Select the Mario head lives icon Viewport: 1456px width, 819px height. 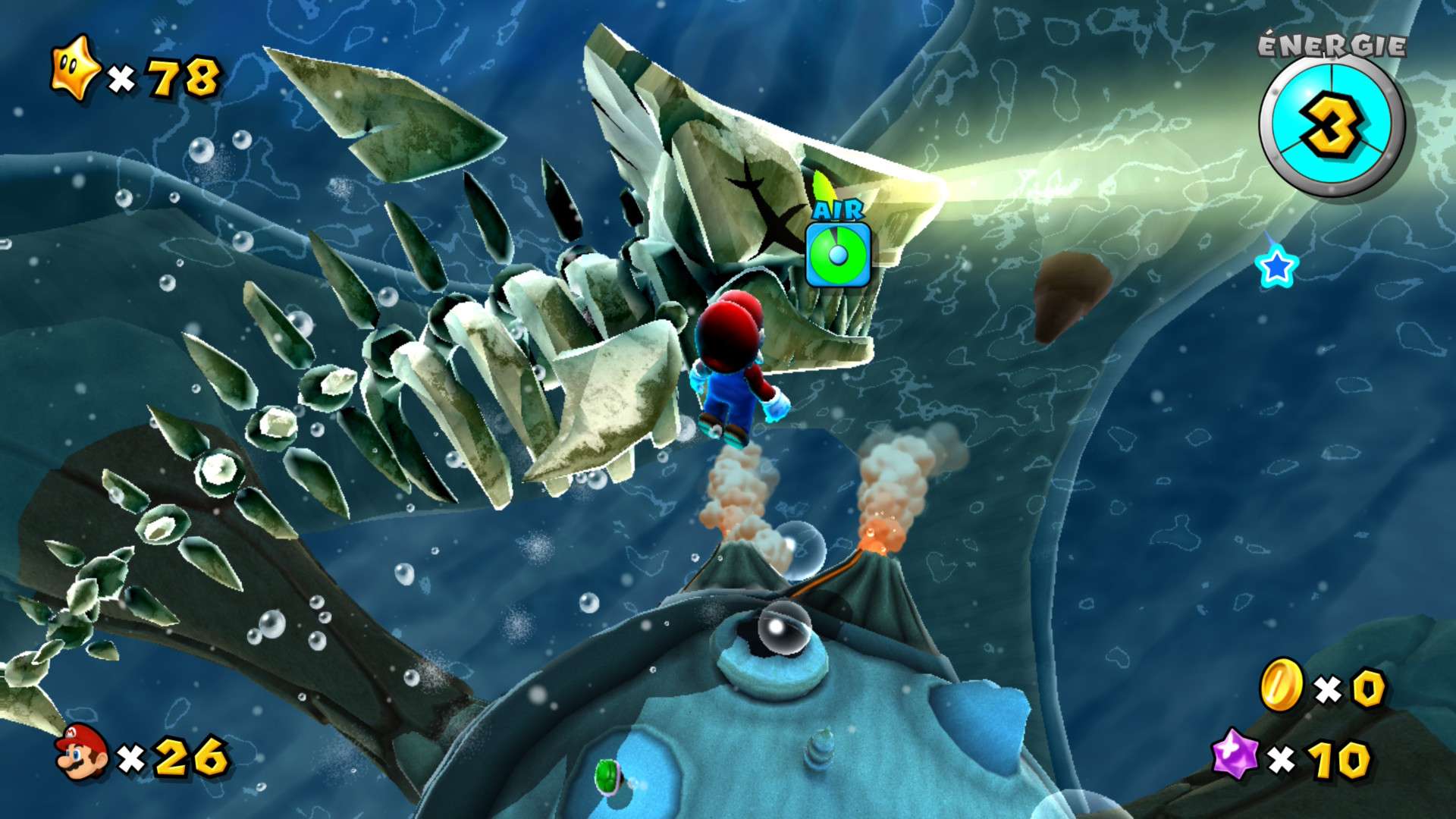click(x=81, y=751)
